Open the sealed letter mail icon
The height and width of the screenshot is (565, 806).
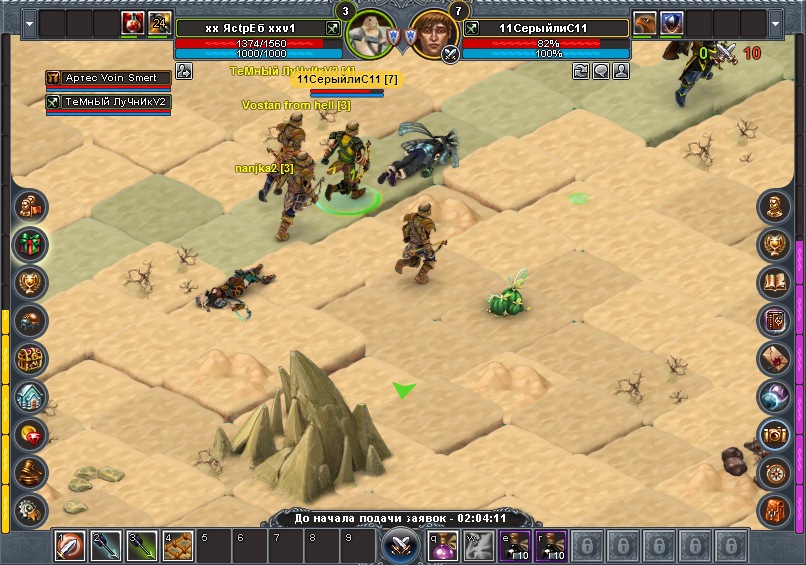[x=775, y=358]
